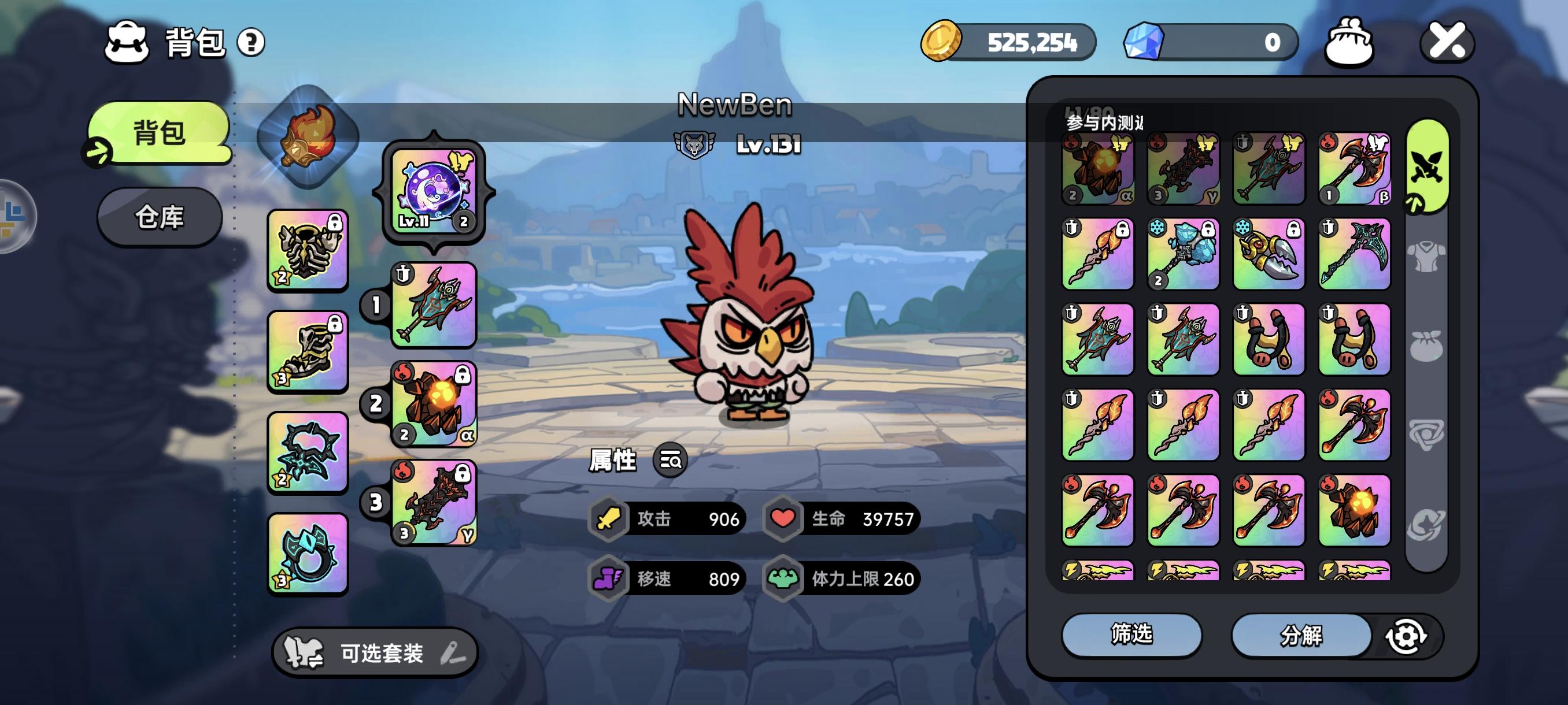1568x705 pixels.
Task: Open the coin pouch shop icon
Action: tap(1348, 42)
